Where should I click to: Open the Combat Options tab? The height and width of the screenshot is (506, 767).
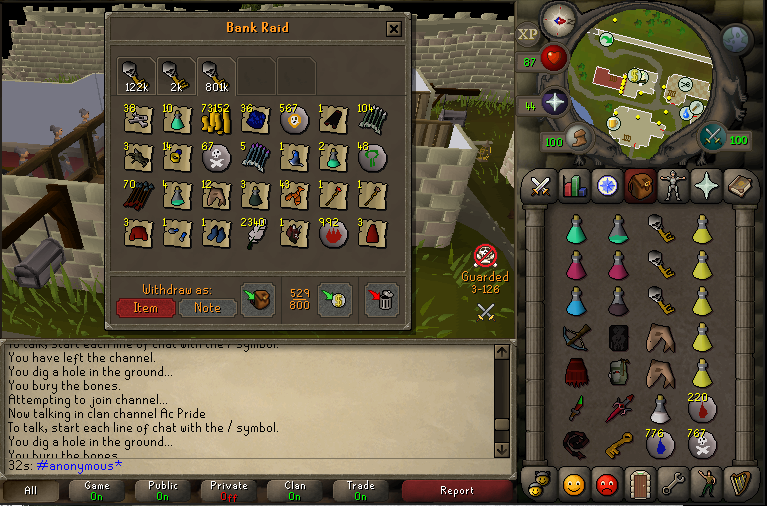point(542,186)
